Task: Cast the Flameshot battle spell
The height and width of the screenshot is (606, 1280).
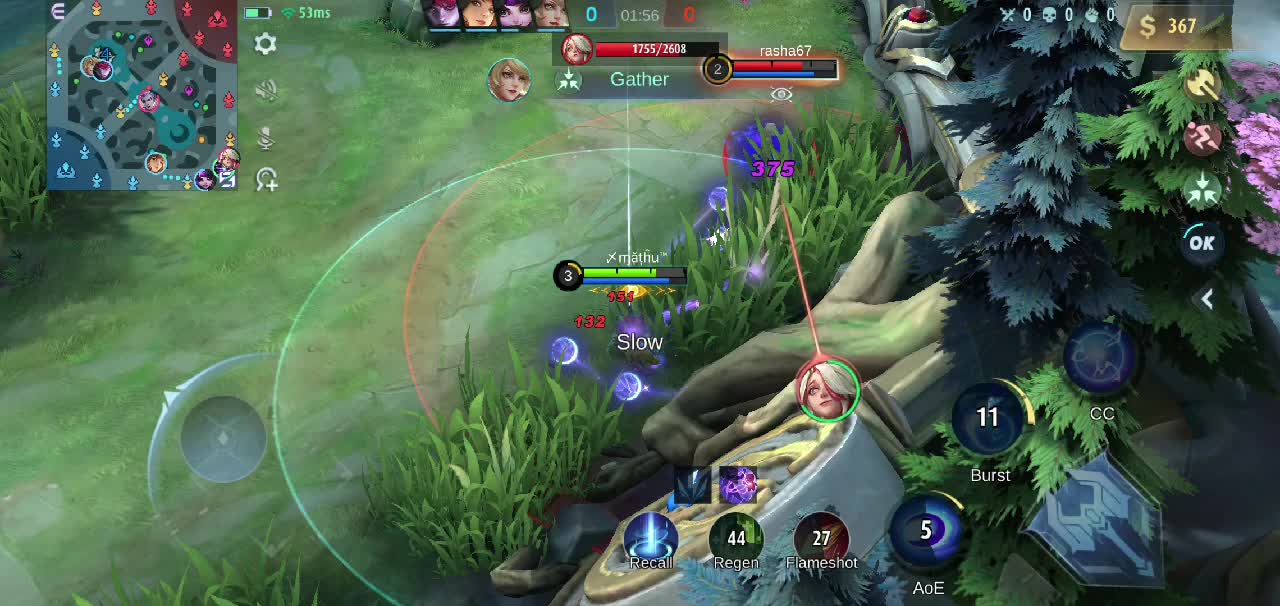Action: click(x=821, y=539)
